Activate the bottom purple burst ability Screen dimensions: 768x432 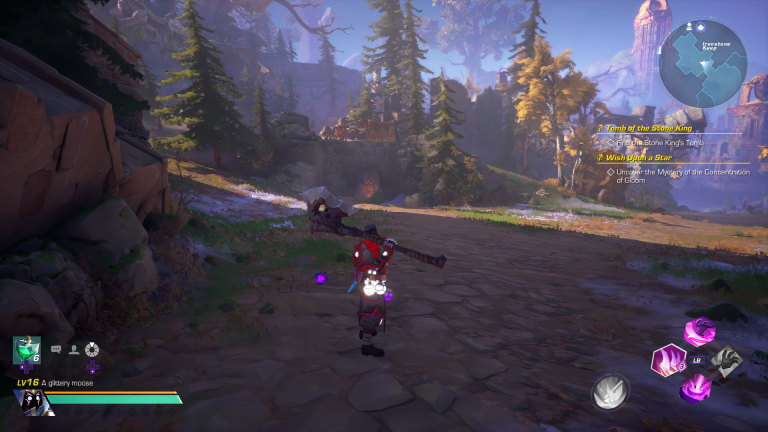click(x=697, y=387)
